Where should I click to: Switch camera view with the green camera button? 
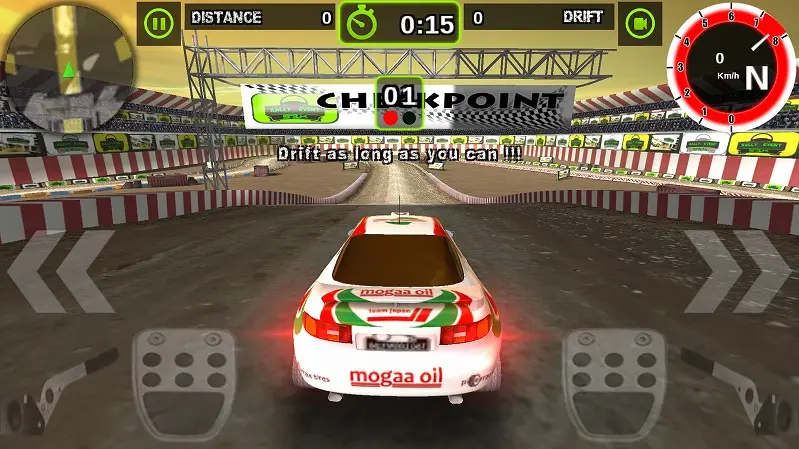[638, 21]
